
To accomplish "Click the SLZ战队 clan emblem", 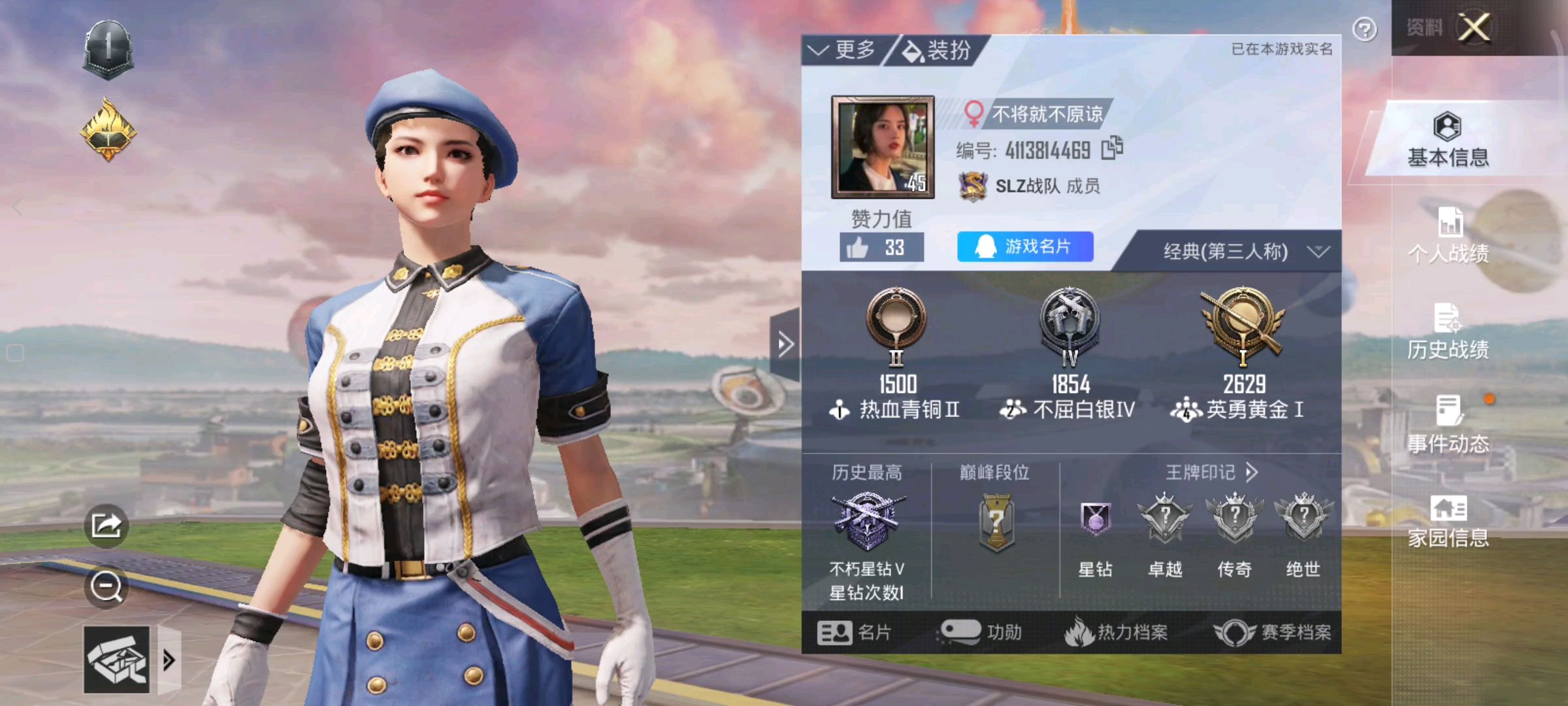I will [x=972, y=187].
